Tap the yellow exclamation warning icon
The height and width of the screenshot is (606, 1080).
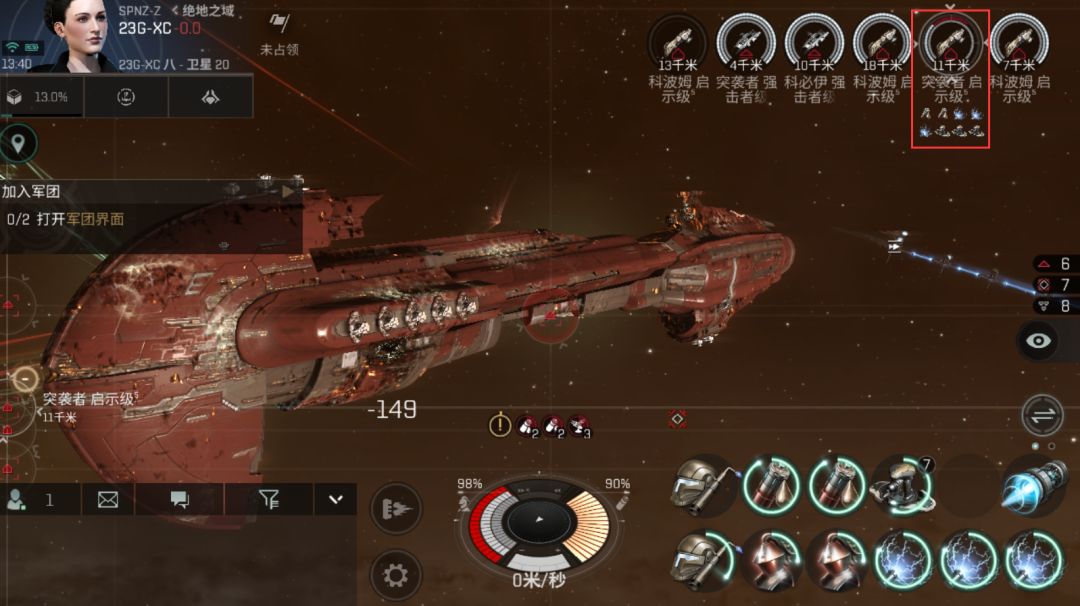(x=500, y=425)
